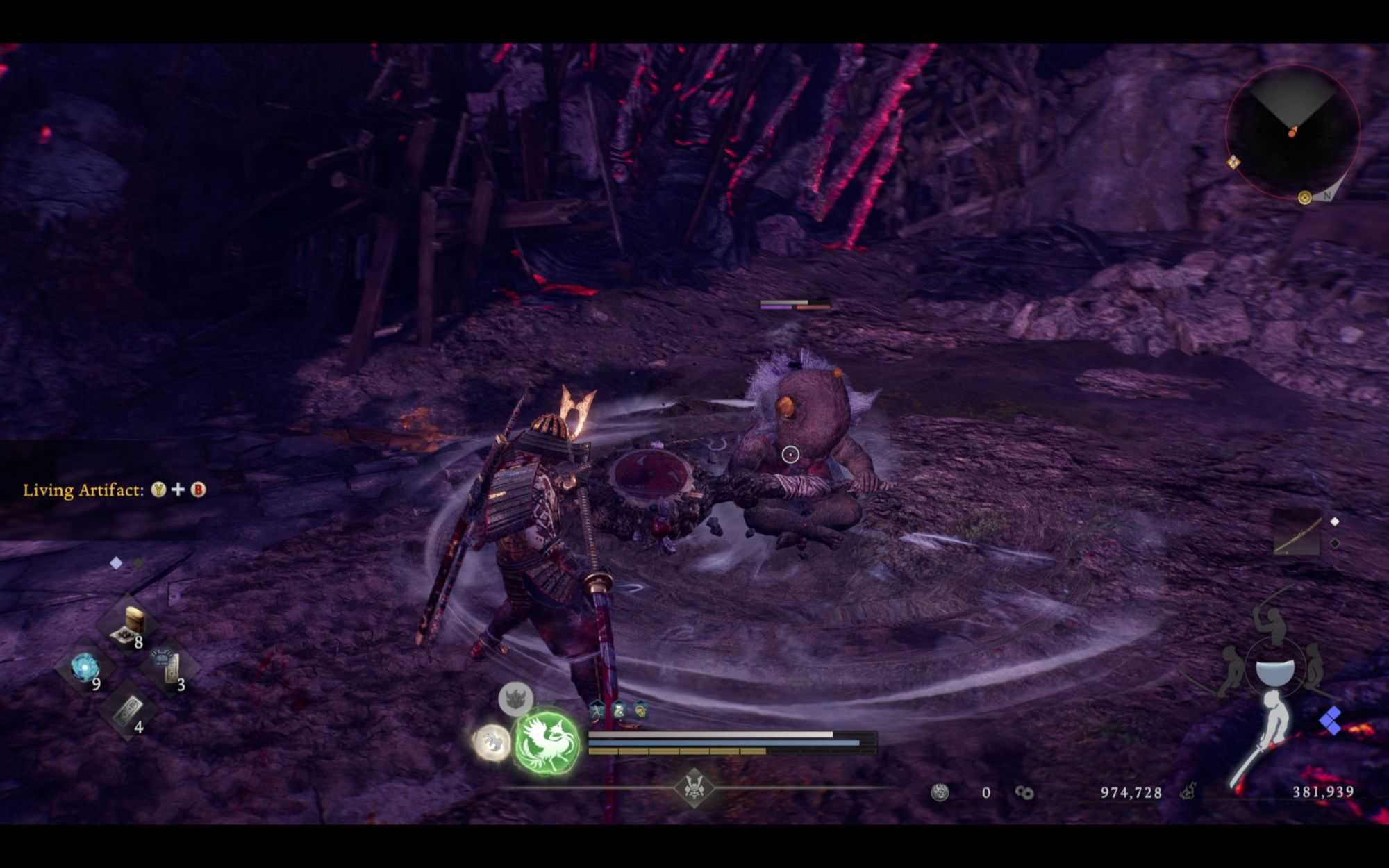The image size is (1389, 868).
Task: Click the yellow skull status buff icon
Action: [640, 710]
